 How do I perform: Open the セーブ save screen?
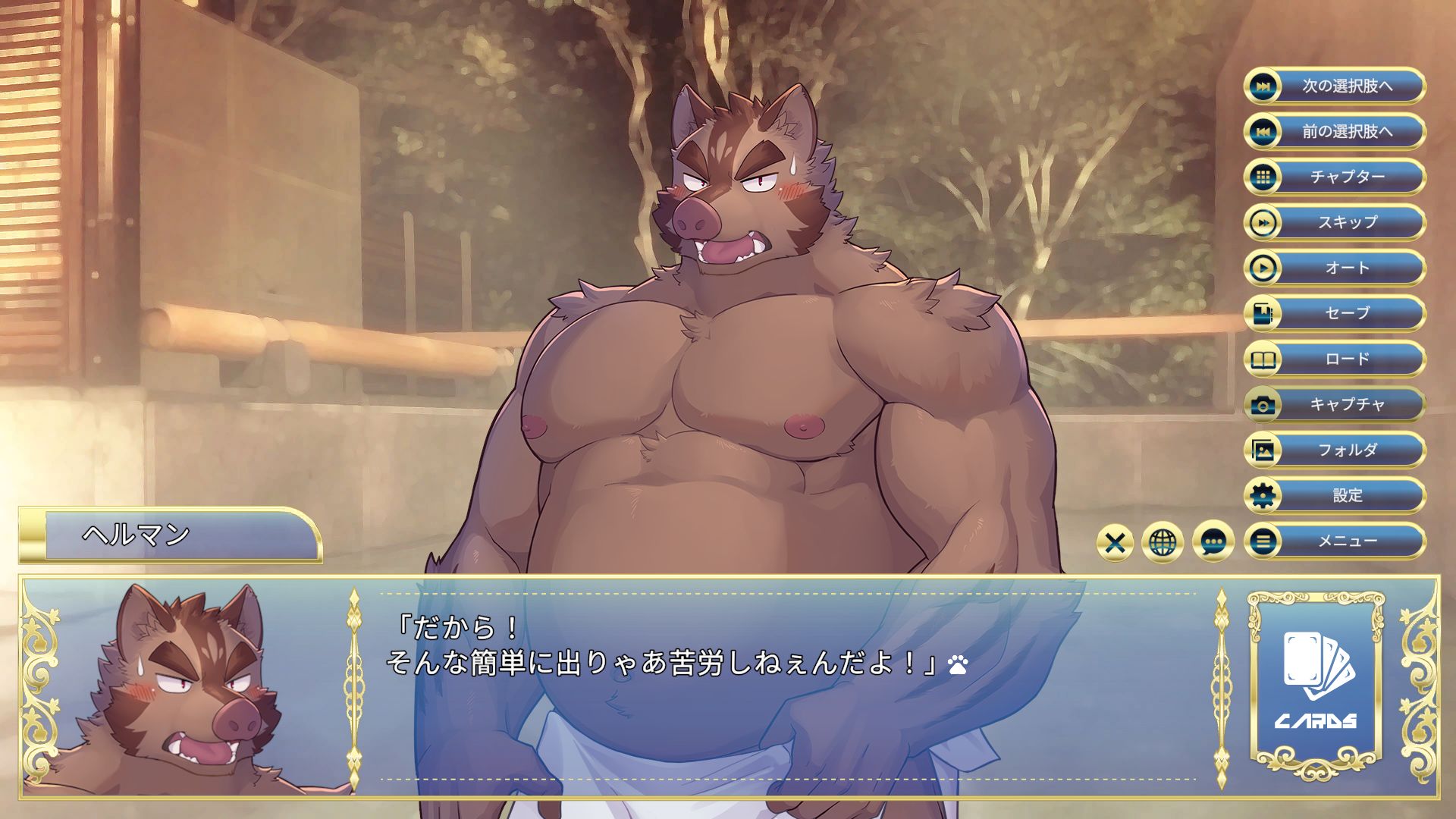1335,313
